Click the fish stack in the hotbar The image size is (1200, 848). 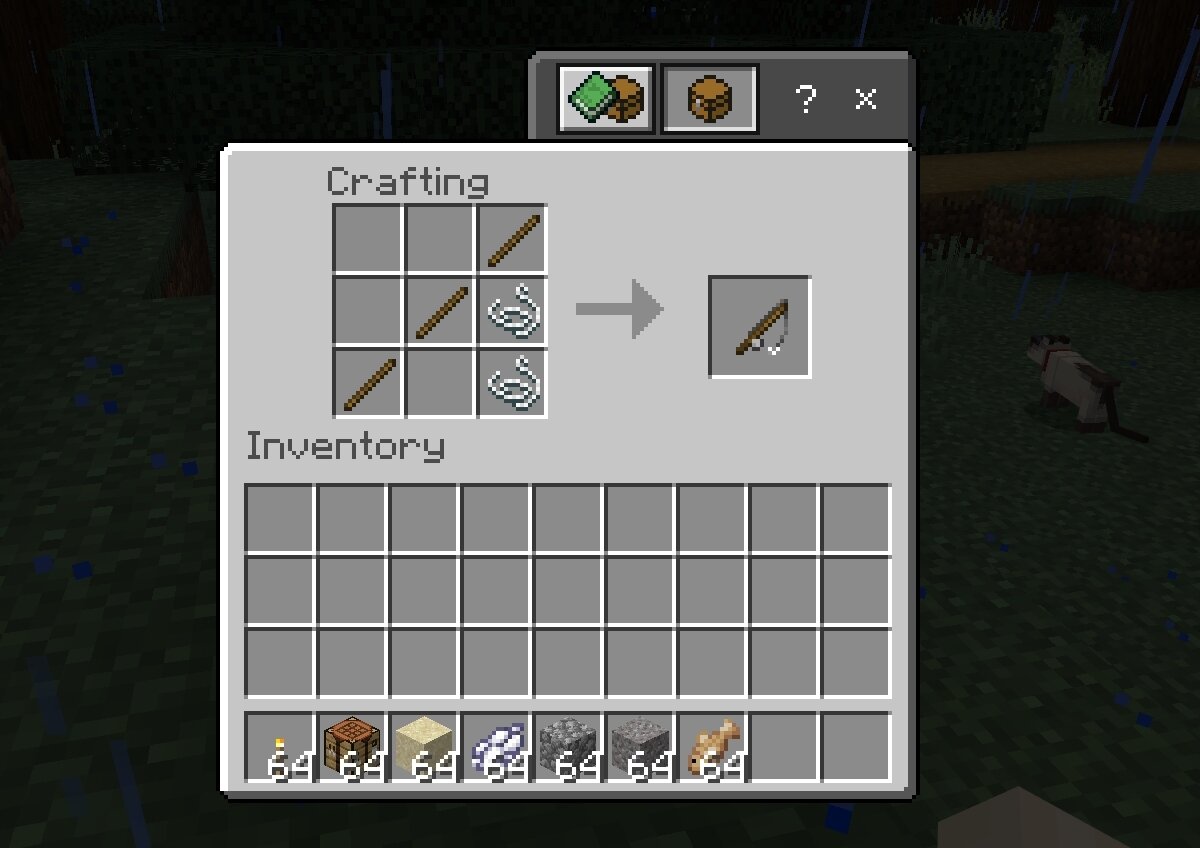tap(712, 748)
